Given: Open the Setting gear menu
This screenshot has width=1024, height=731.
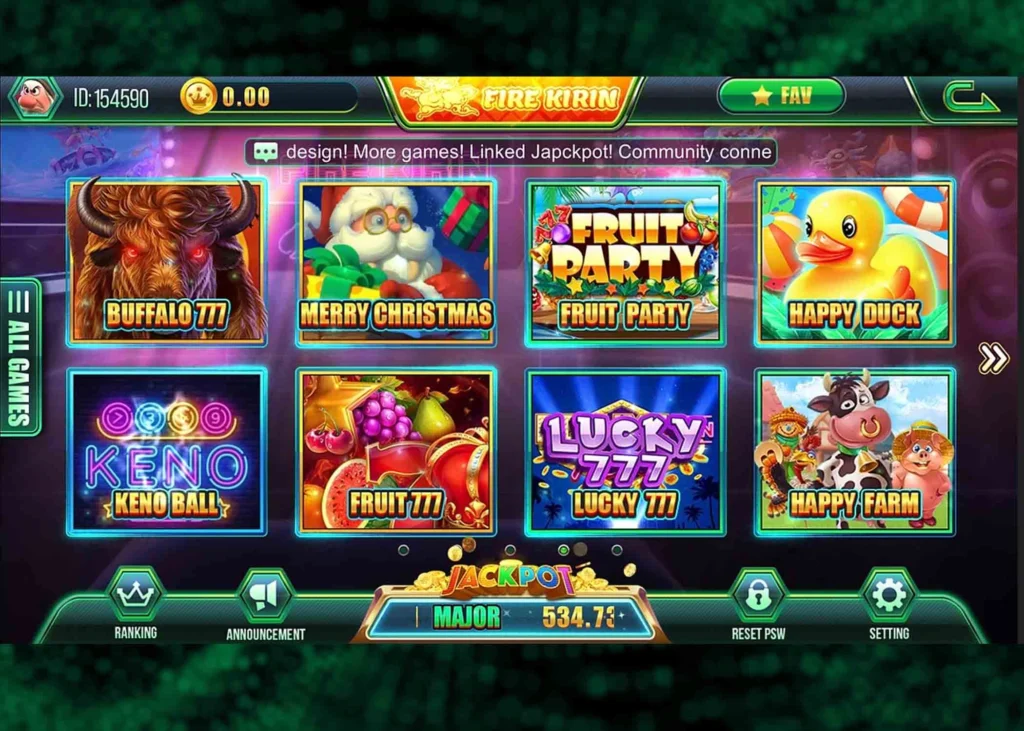Looking at the screenshot, I should 888,598.
